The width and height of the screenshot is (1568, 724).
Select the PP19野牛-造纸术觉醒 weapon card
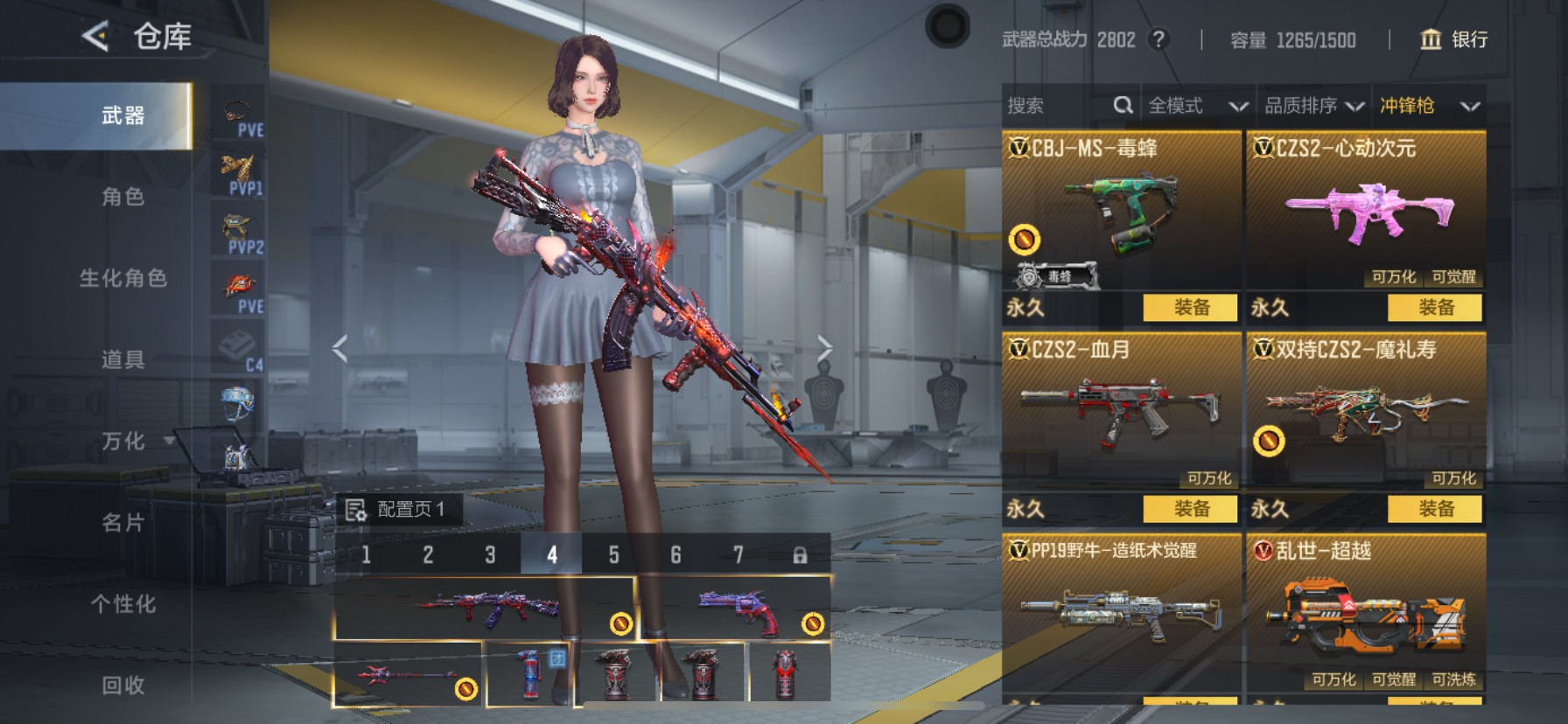tap(1121, 612)
